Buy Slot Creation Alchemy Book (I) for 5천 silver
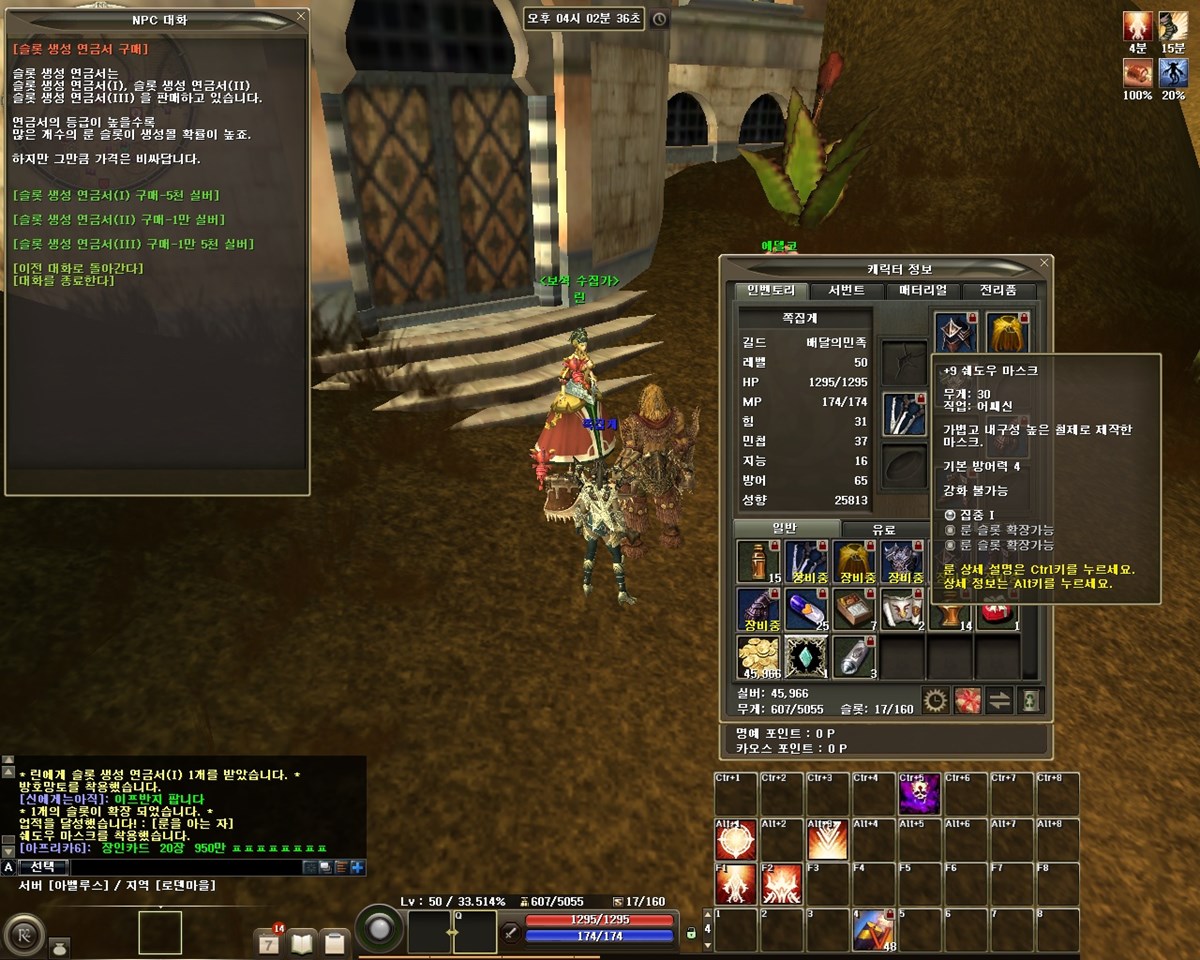The height and width of the screenshot is (960, 1200). click(116, 195)
